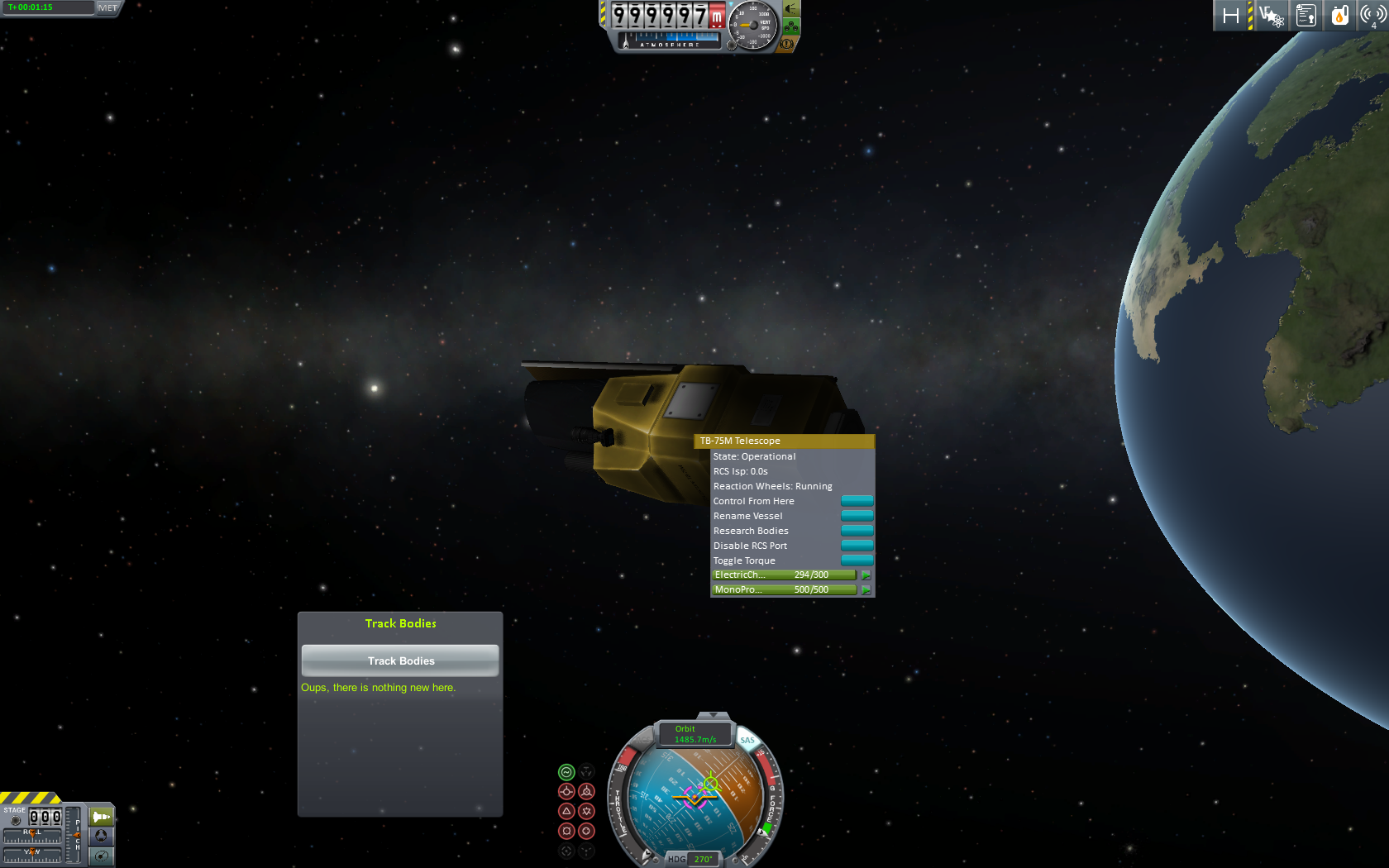Choose the Rename Vessel option
This screenshot has height=868, width=1389.
[857, 516]
